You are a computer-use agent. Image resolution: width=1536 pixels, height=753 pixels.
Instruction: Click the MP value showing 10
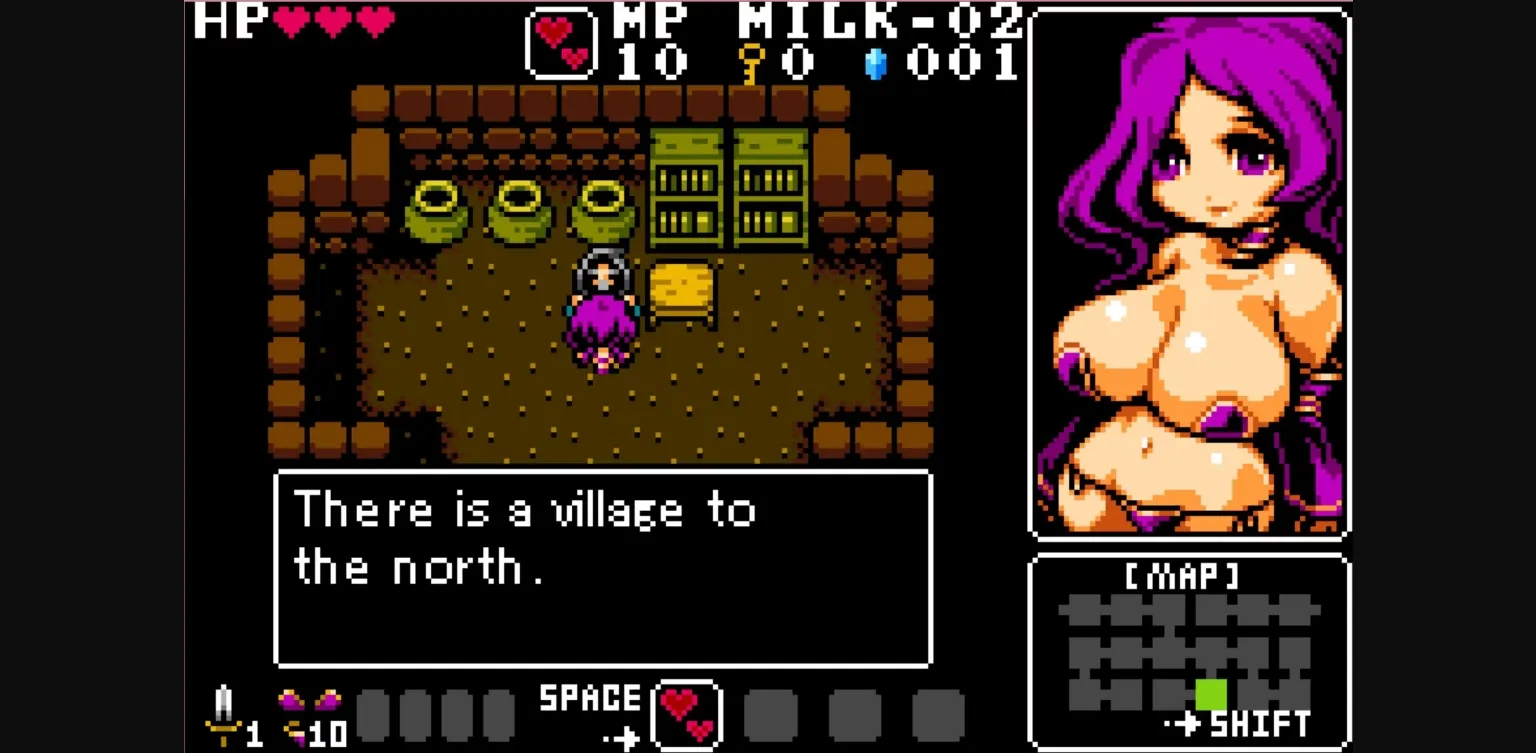[x=652, y=63]
